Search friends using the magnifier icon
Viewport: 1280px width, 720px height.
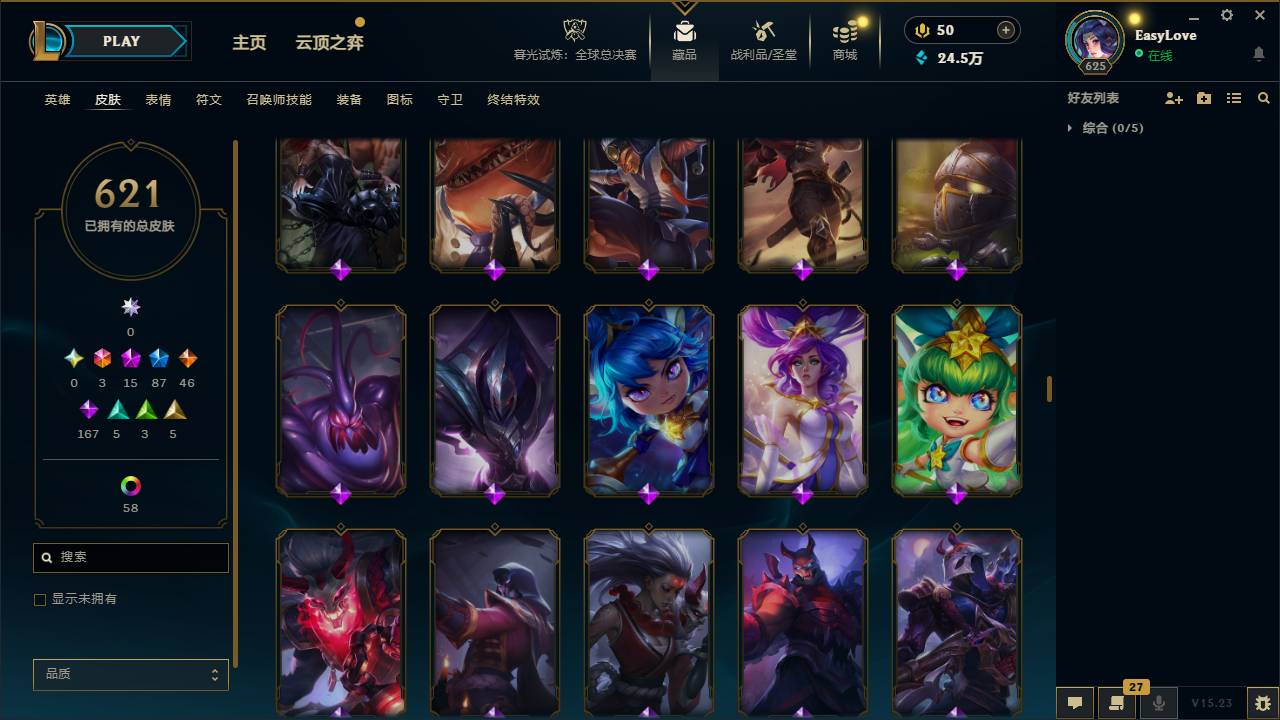pyautogui.click(x=1264, y=97)
